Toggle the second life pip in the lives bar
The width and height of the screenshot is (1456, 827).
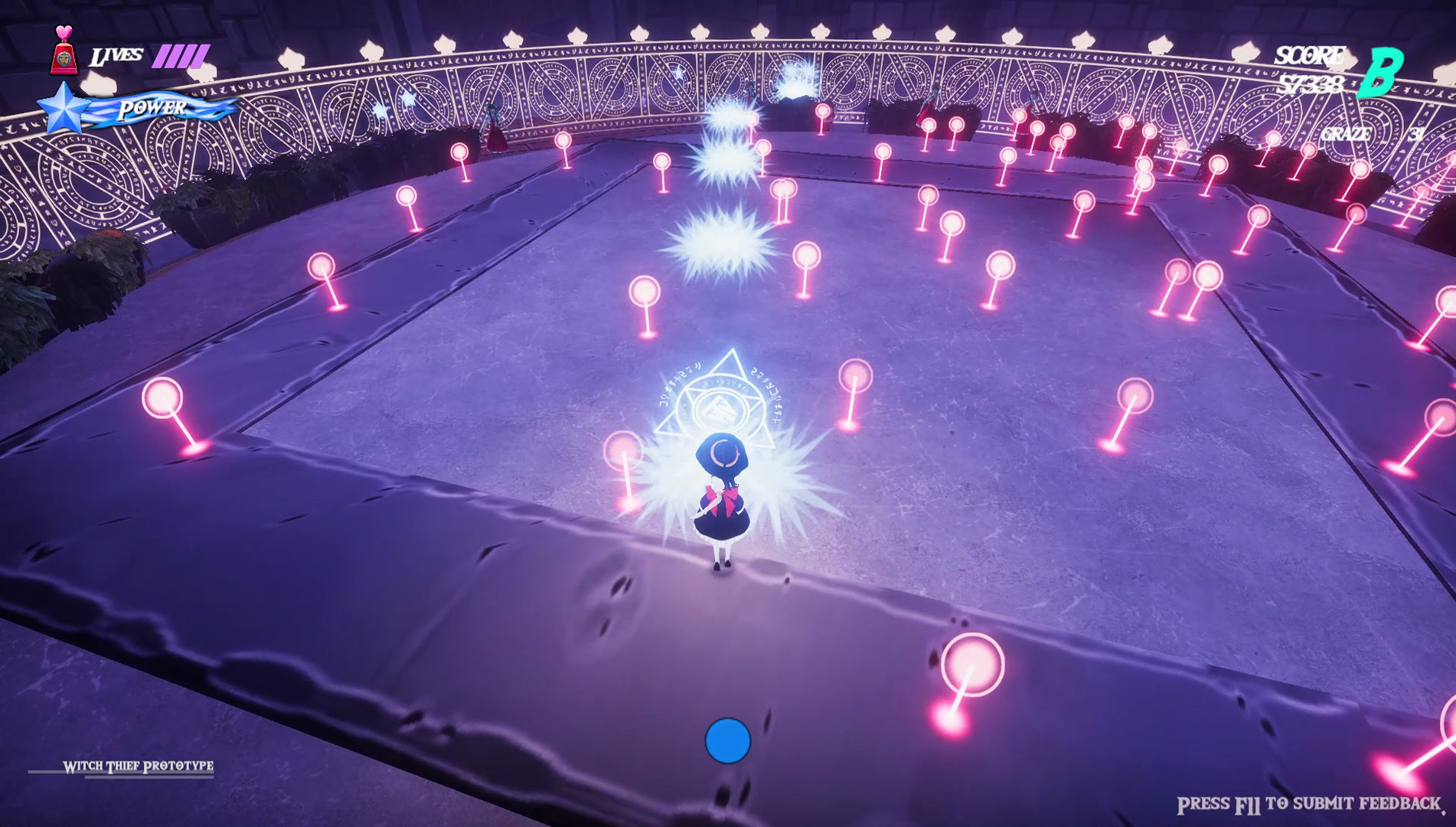tap(174, 55)
